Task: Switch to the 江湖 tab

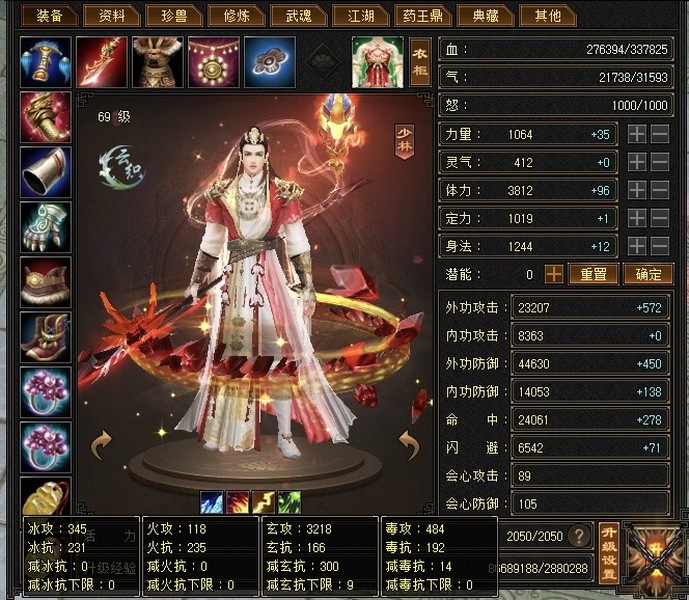Action: point(360,15)
